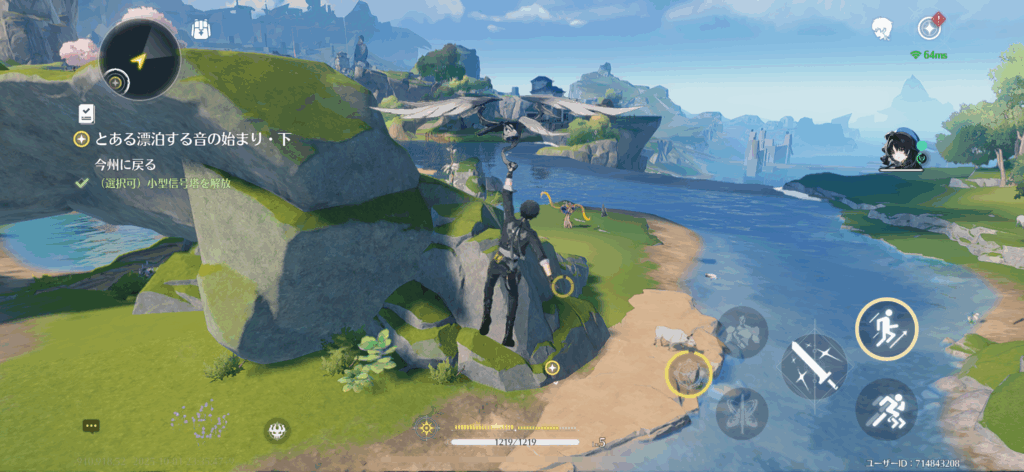Open the circular minimap
This screenshot has width=1024, height=472.
point(140,60)
